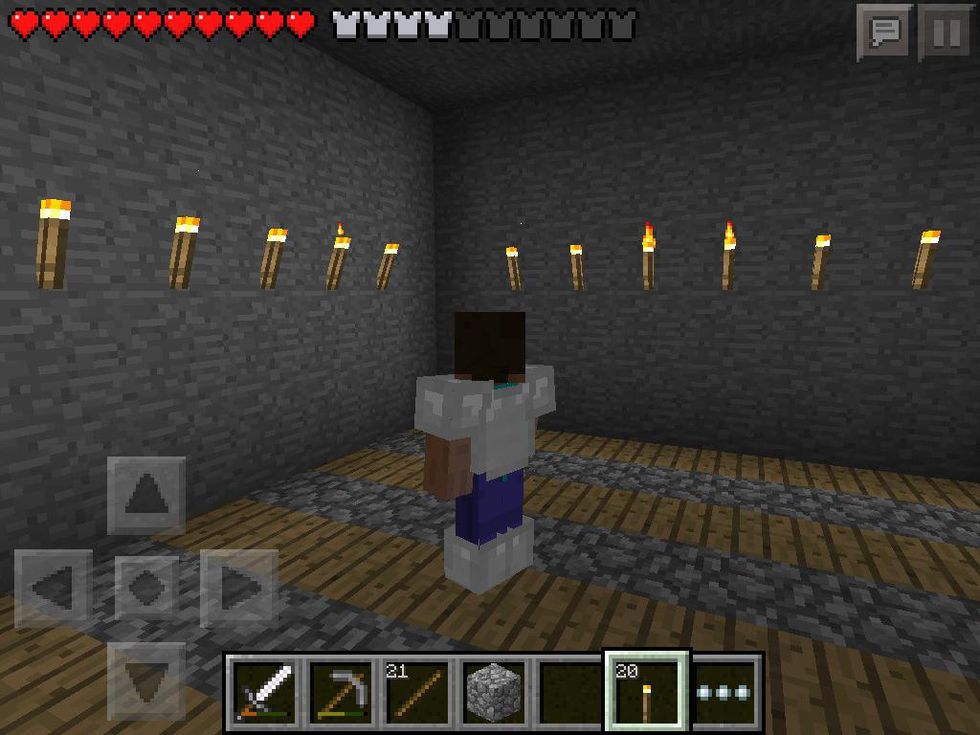Equip the pickaxe from the hotbar
The height and width of the screenshot is (735, 980).
coord(340,690)
